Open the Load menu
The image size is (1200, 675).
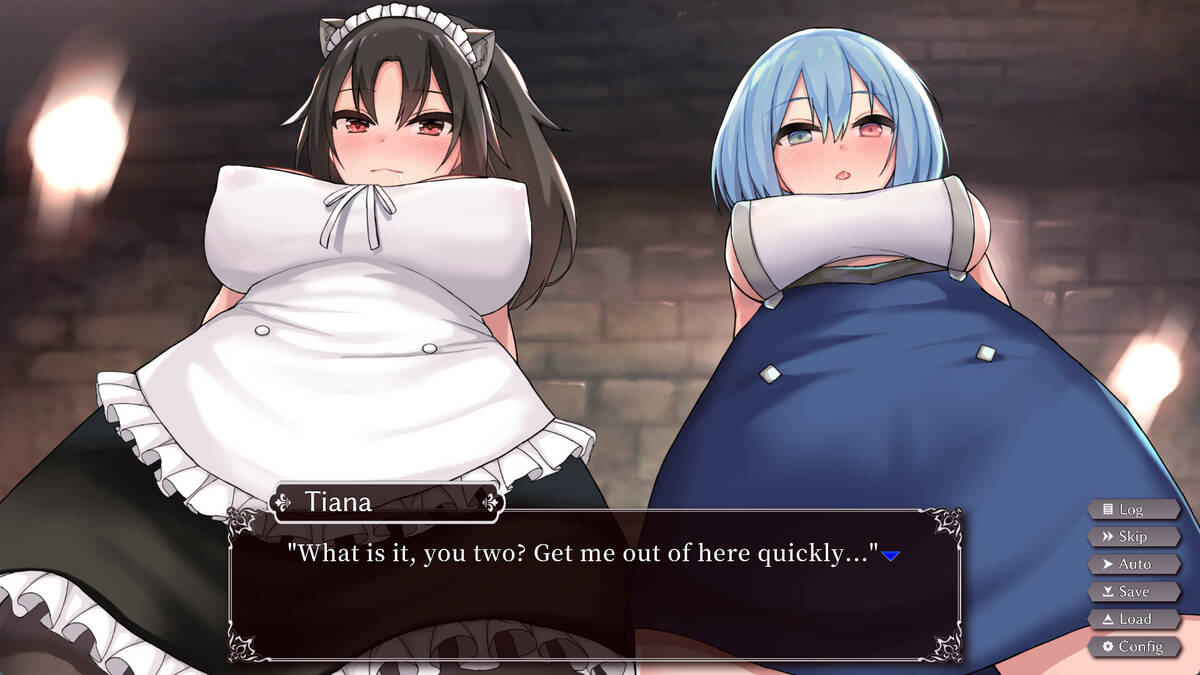point(1134,619)
